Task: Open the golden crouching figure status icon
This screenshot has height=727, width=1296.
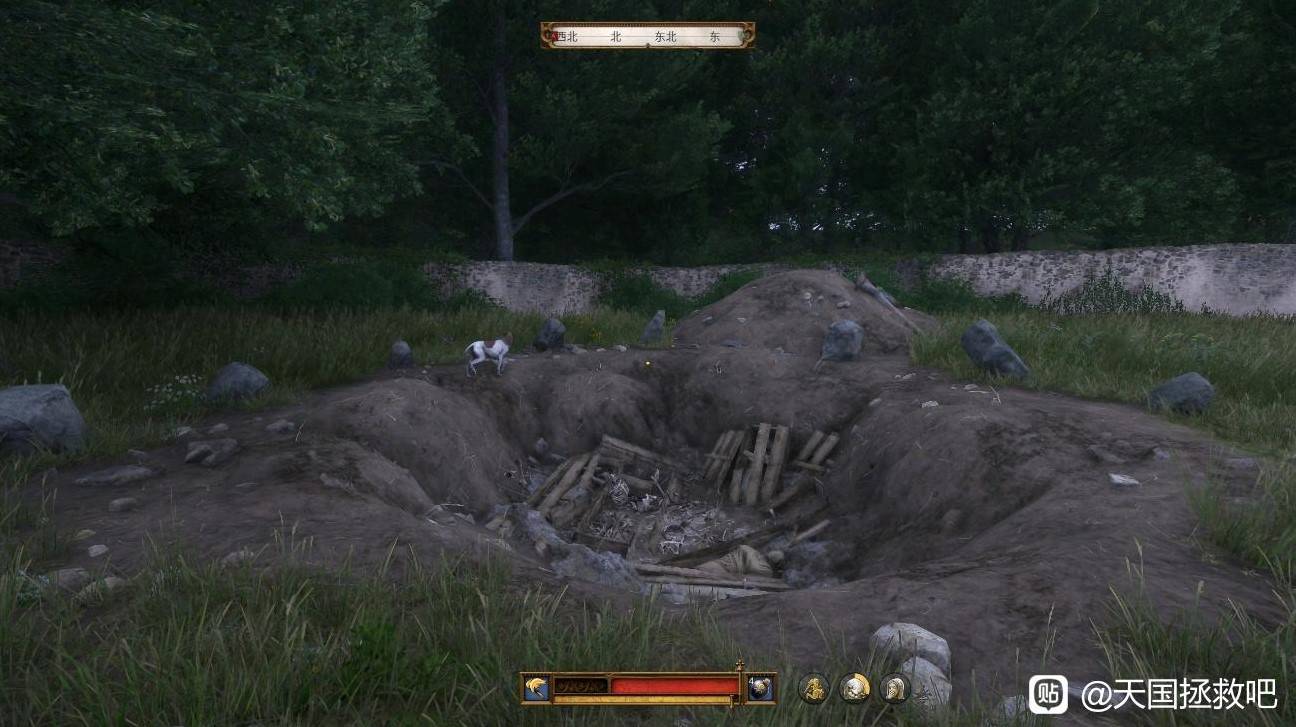Action: pyautogui.click(x=813, y=688)
